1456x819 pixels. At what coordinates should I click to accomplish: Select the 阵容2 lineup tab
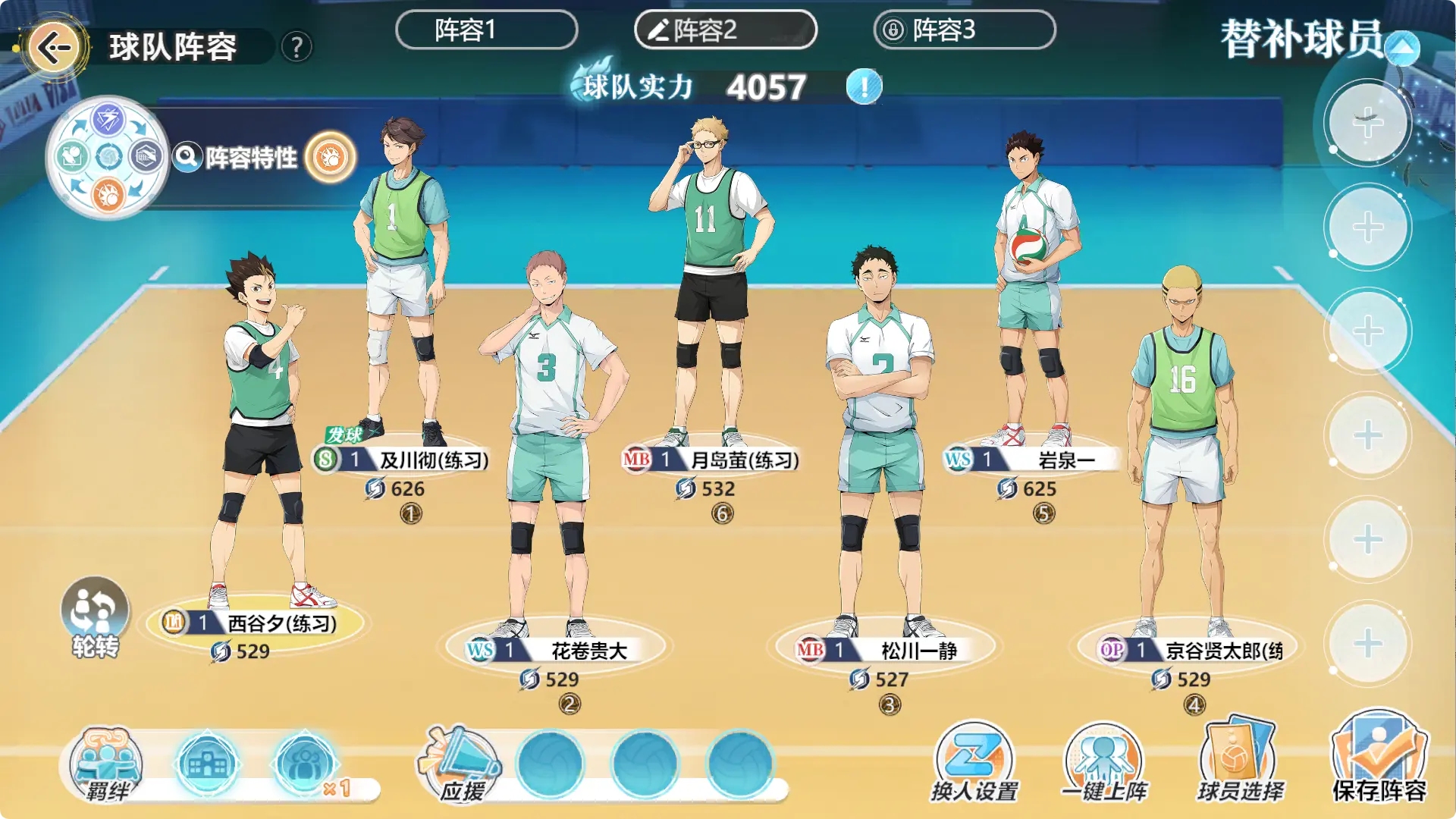click(725, 30)
